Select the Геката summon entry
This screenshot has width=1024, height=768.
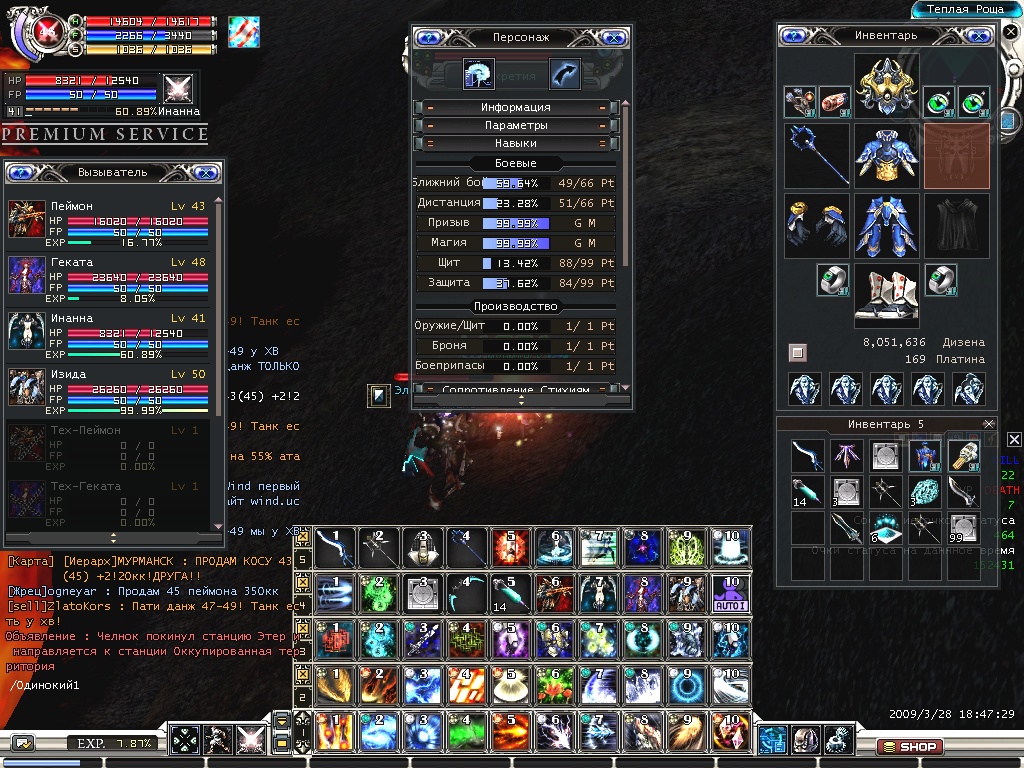click(x=112, y=275)
